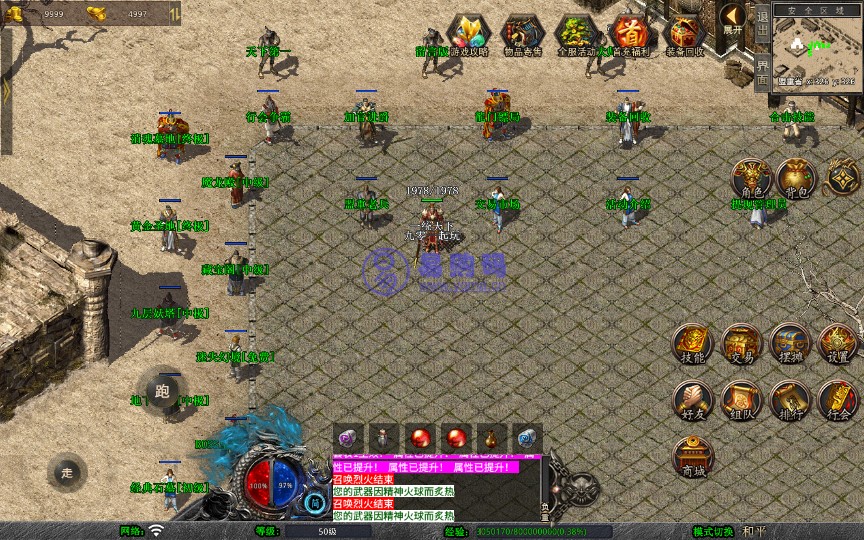864x540 pixels.
Task: Open the 角色 character panel
Action: click(750, 179)
